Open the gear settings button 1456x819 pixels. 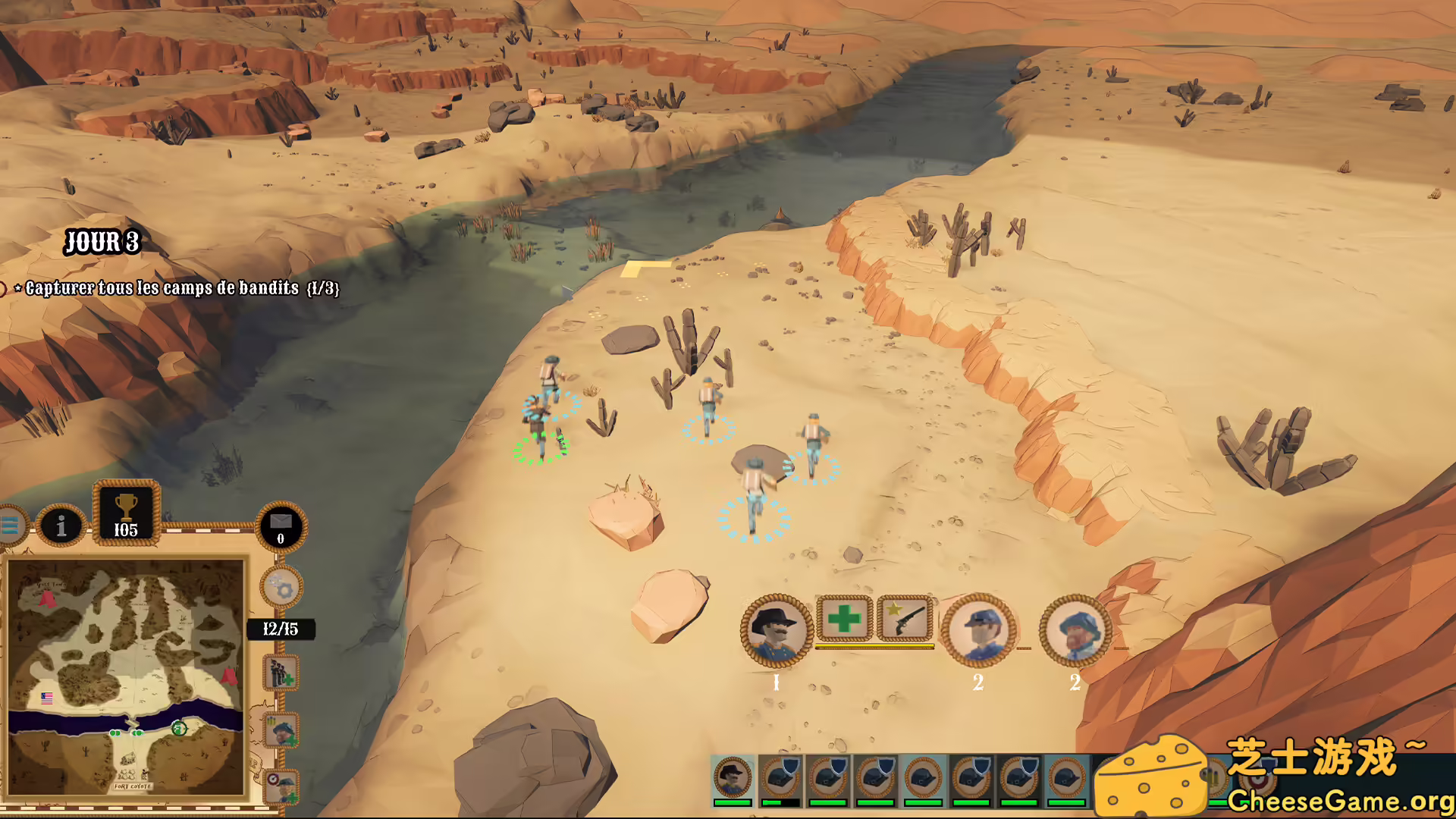coord(281,586)
